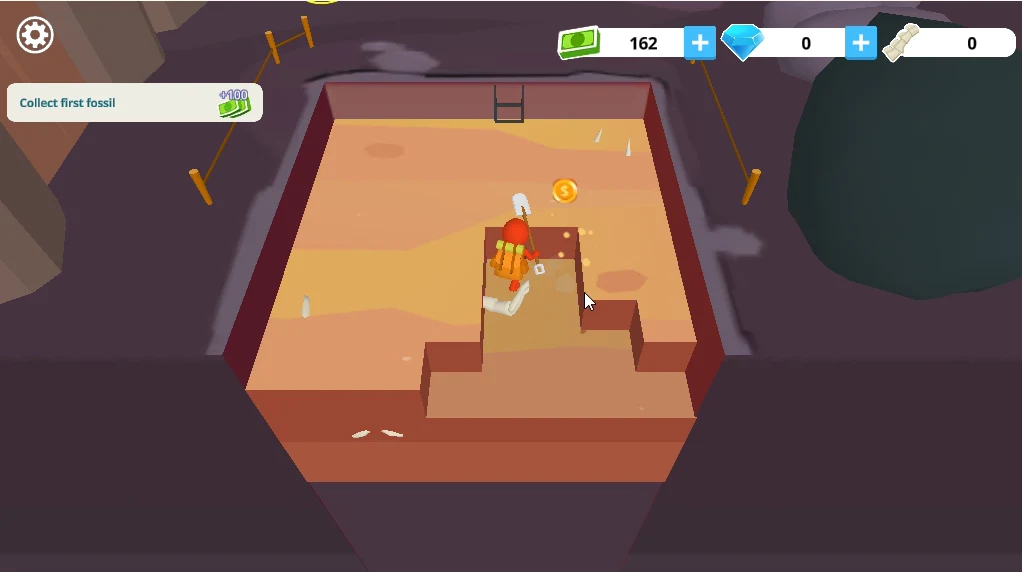Add more cash with the plus button
Image resolution: width=1022 pixels, height=572 pixels.
700,43
